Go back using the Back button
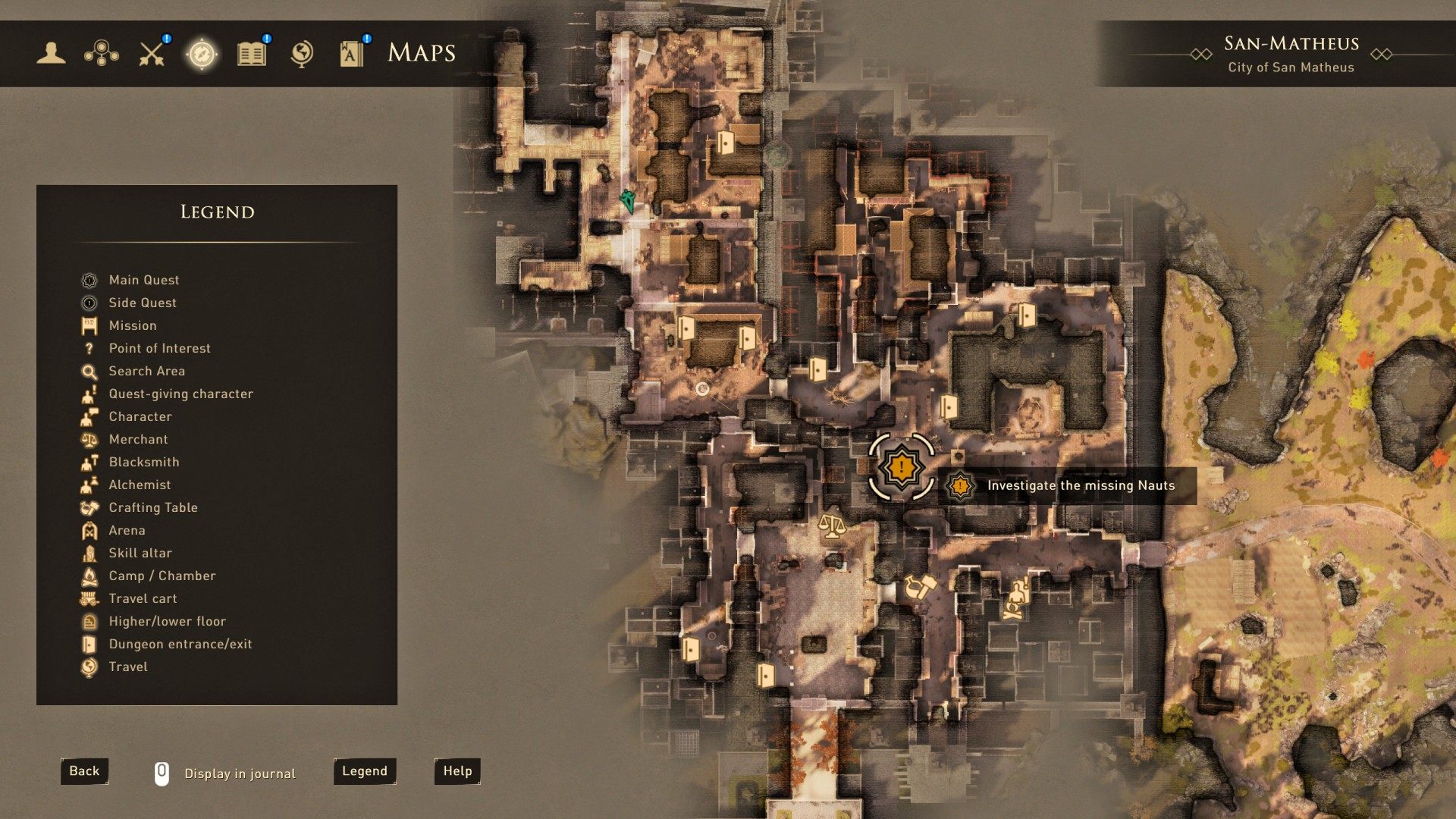Viewport: 1456px width, 819px height. click(x=84, y=771)
